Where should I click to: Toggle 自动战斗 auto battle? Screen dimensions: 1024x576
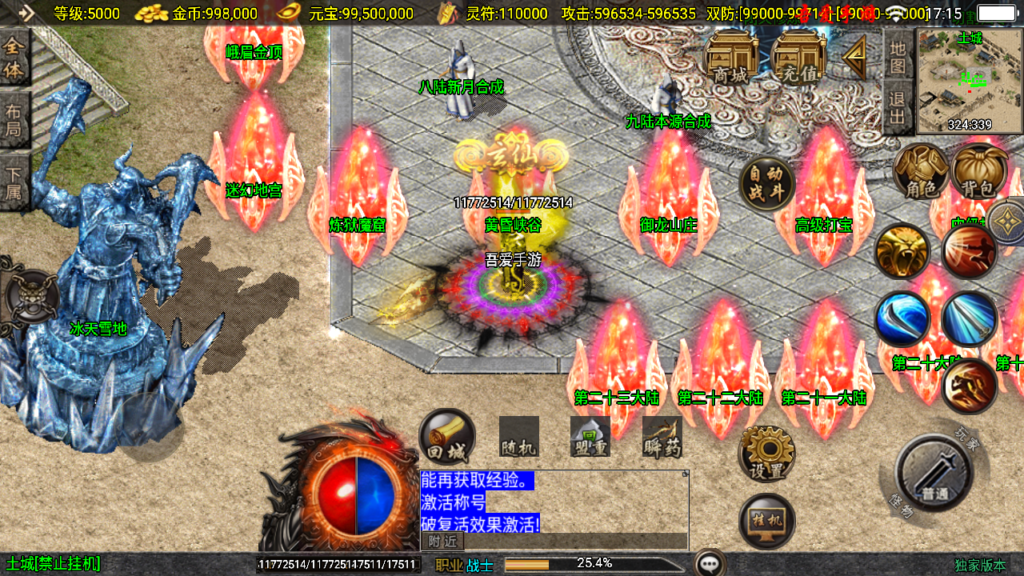(767, 183)
